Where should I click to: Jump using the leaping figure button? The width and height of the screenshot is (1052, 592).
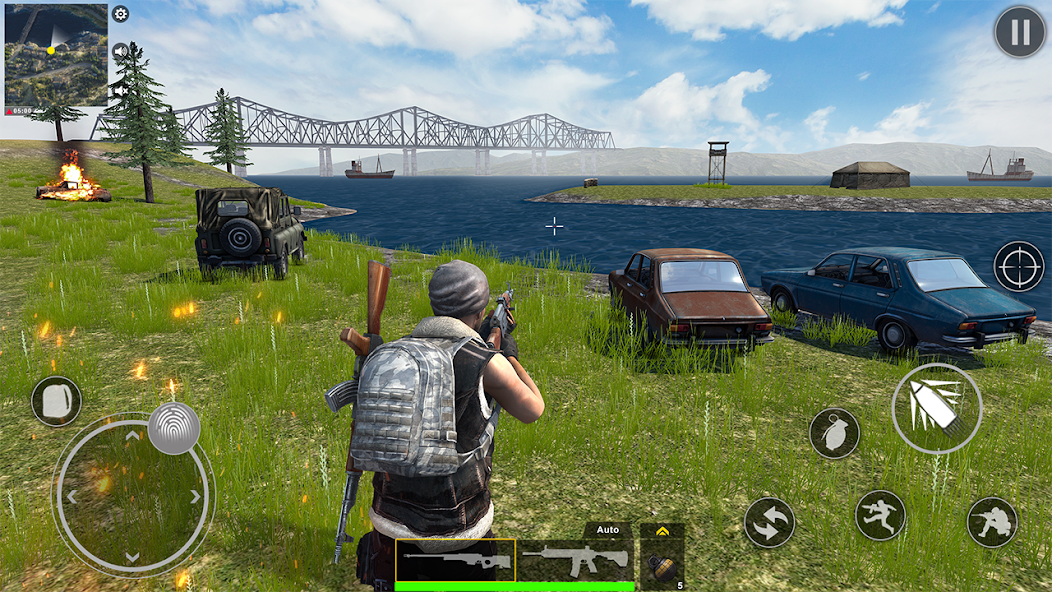pos(880,515)
